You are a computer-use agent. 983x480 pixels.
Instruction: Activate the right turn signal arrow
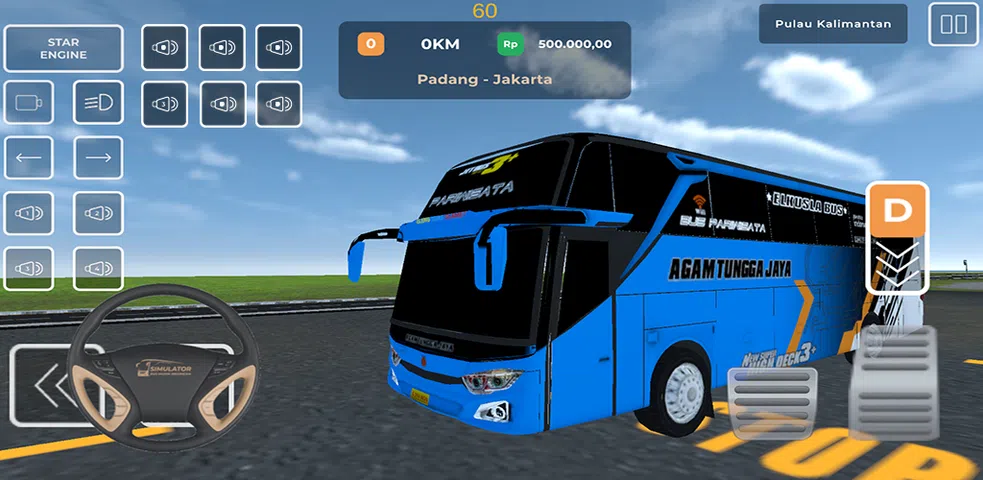tap(98, 158)
